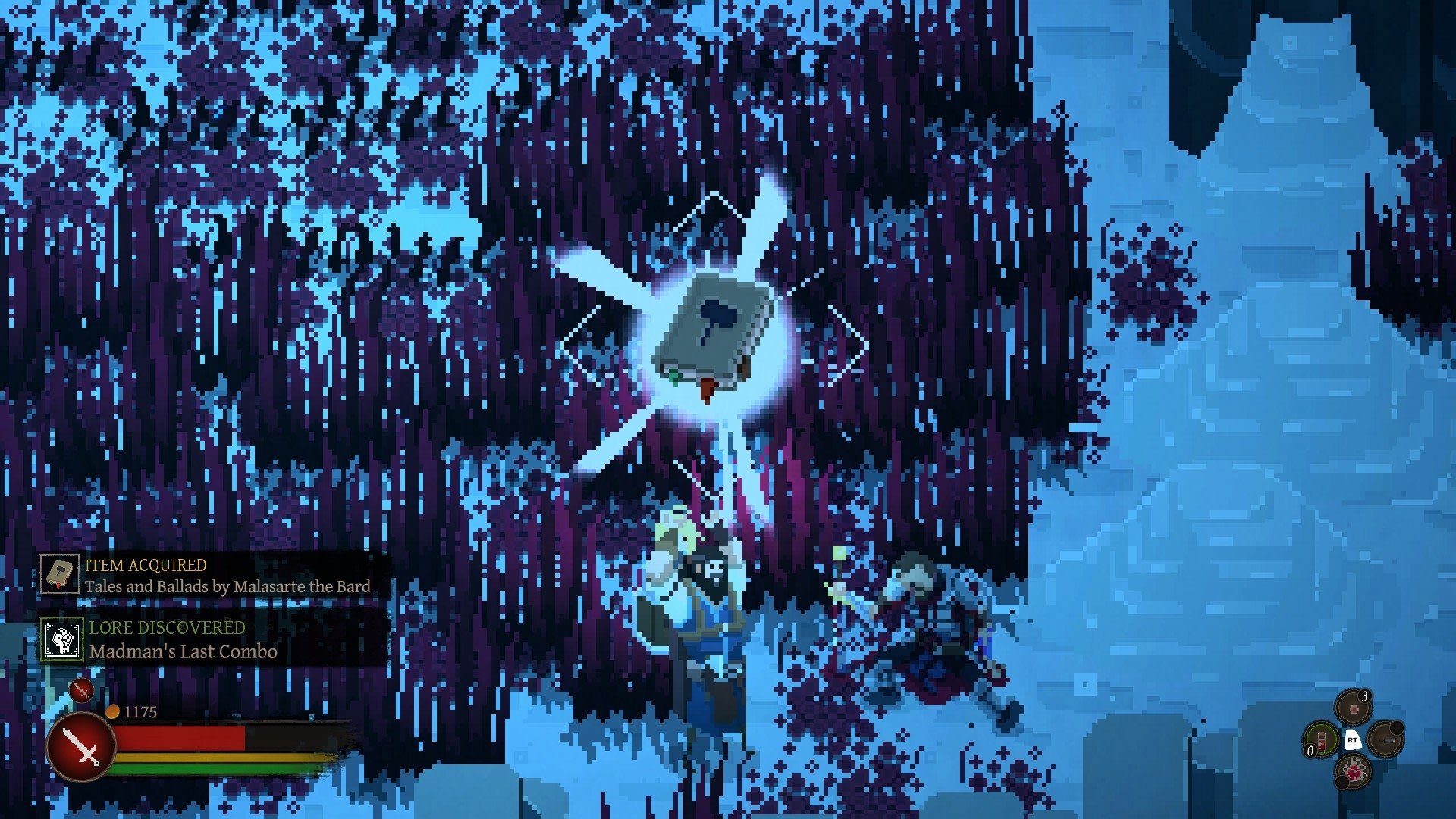Select the bloody heart quick-slot at the bottom
Screen dimensions: 1456x819
tap(1354, 772)
